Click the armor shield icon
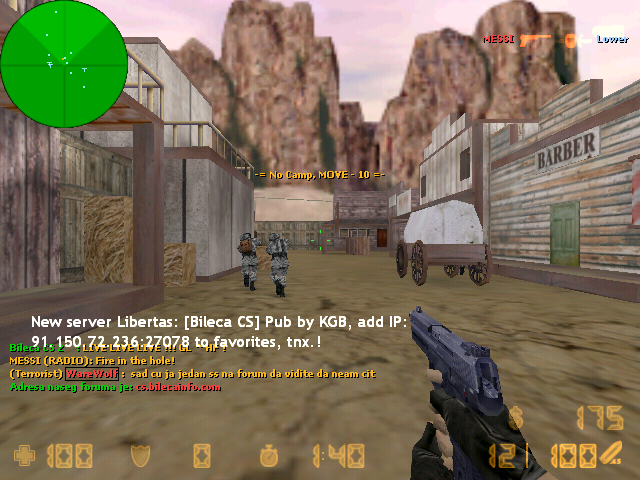 tap(140, 457)
